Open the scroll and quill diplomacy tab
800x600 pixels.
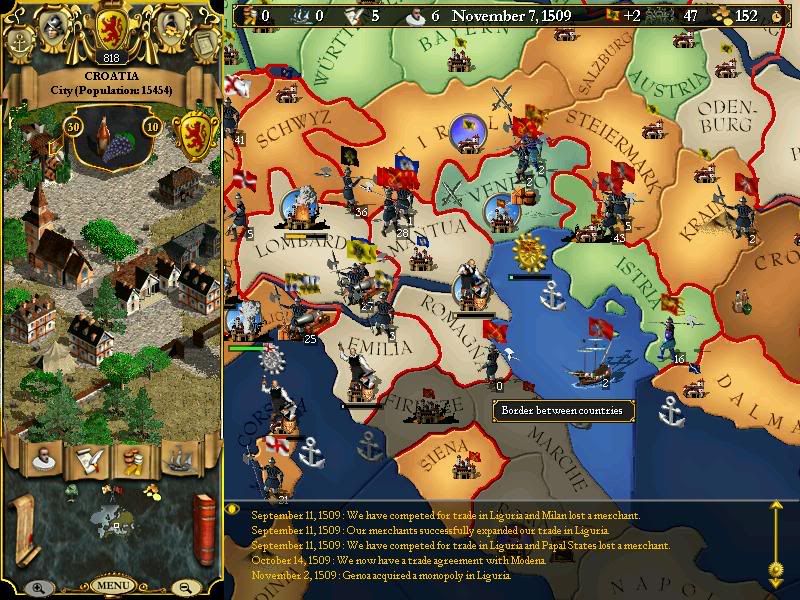[88, 458]
